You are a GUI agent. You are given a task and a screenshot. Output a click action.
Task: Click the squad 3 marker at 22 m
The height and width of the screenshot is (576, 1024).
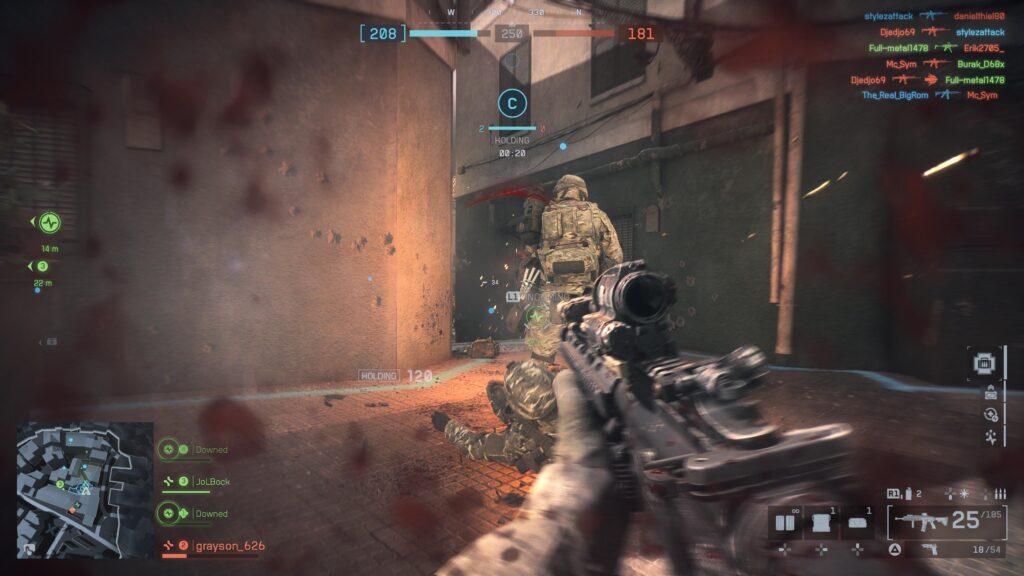pos(42,266)
